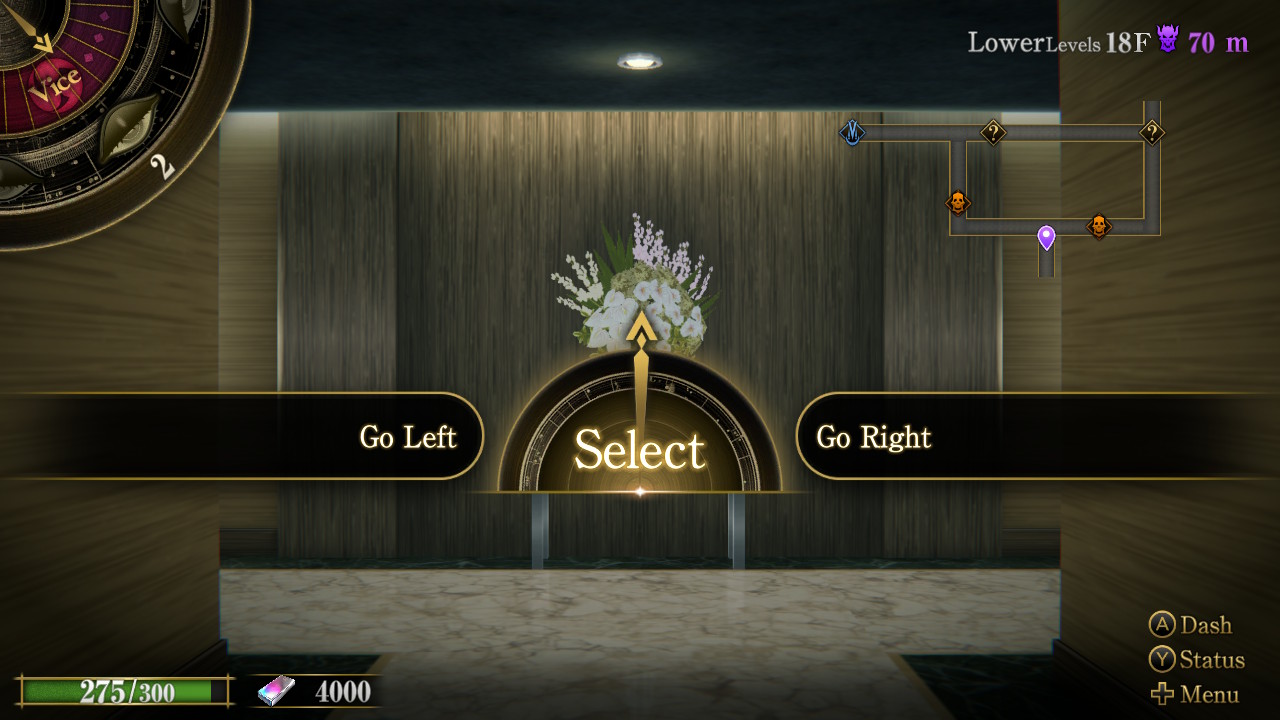Choose the Go Left option

tap(407, 437)
